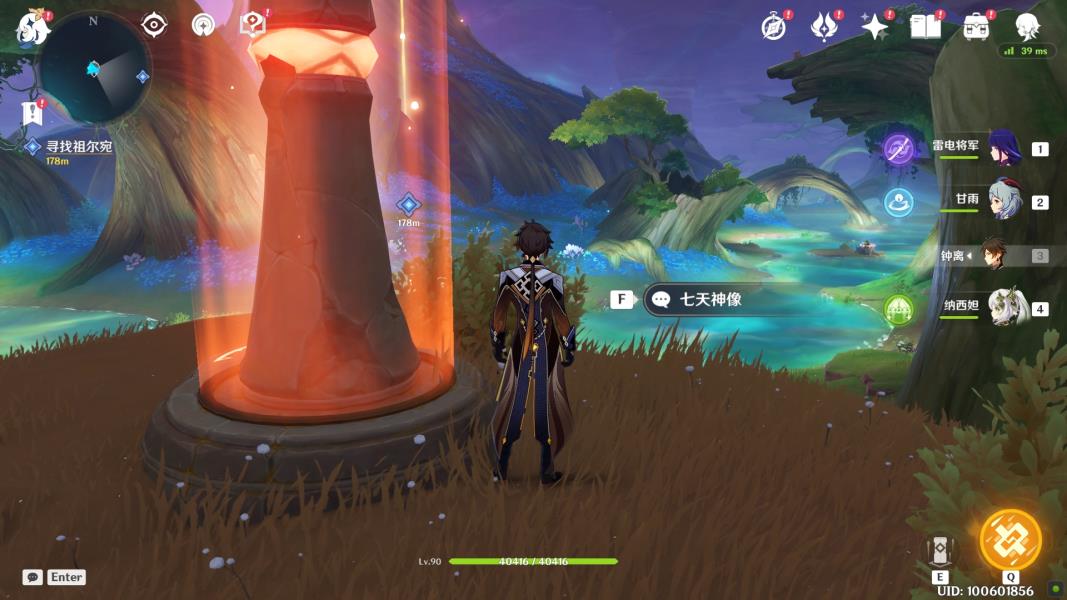Use the stone pillar elemental skill
1067x600 pixels.
(x=940, y=550)
